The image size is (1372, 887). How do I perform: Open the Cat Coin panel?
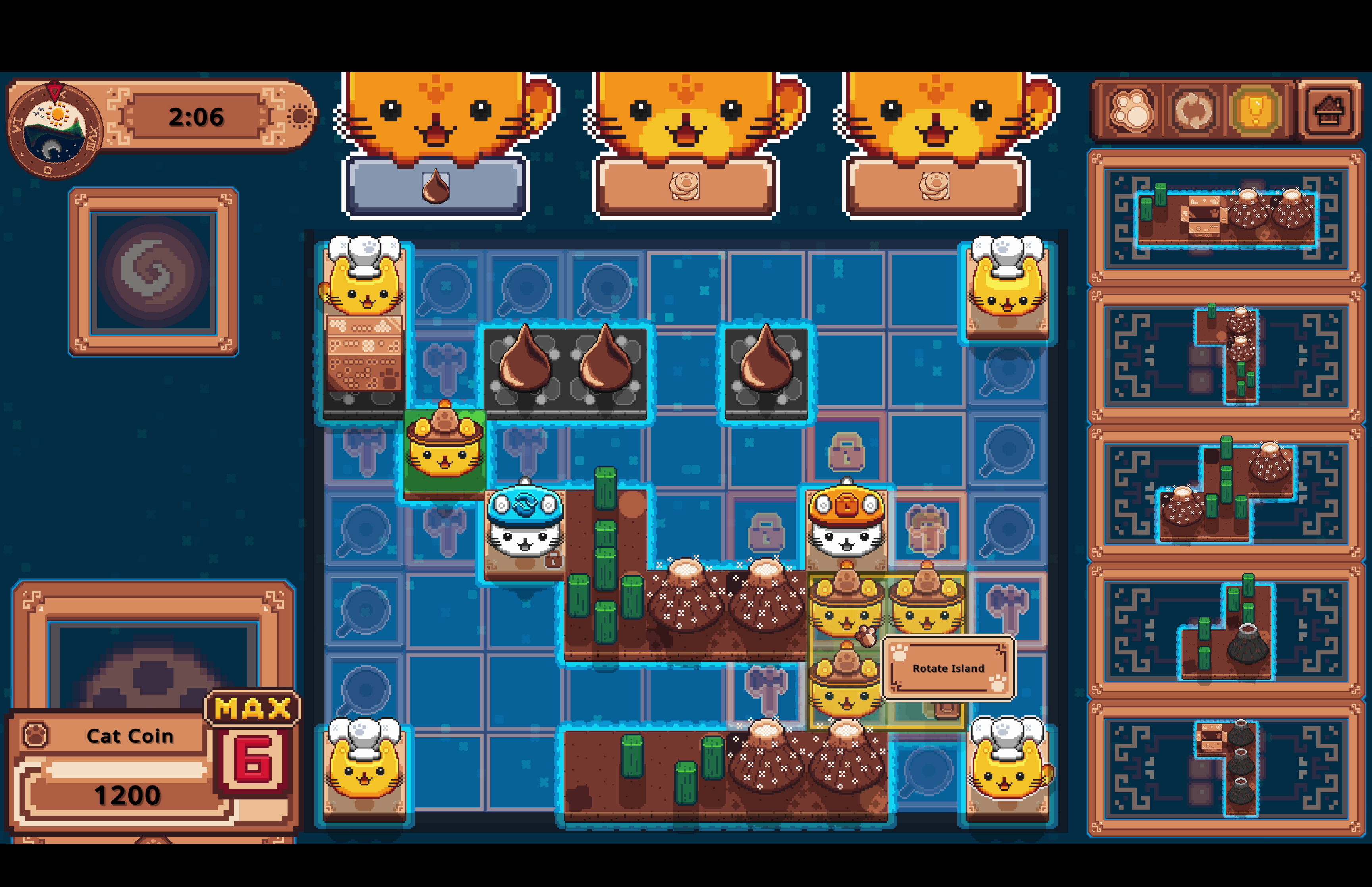(x=129, y=736)
